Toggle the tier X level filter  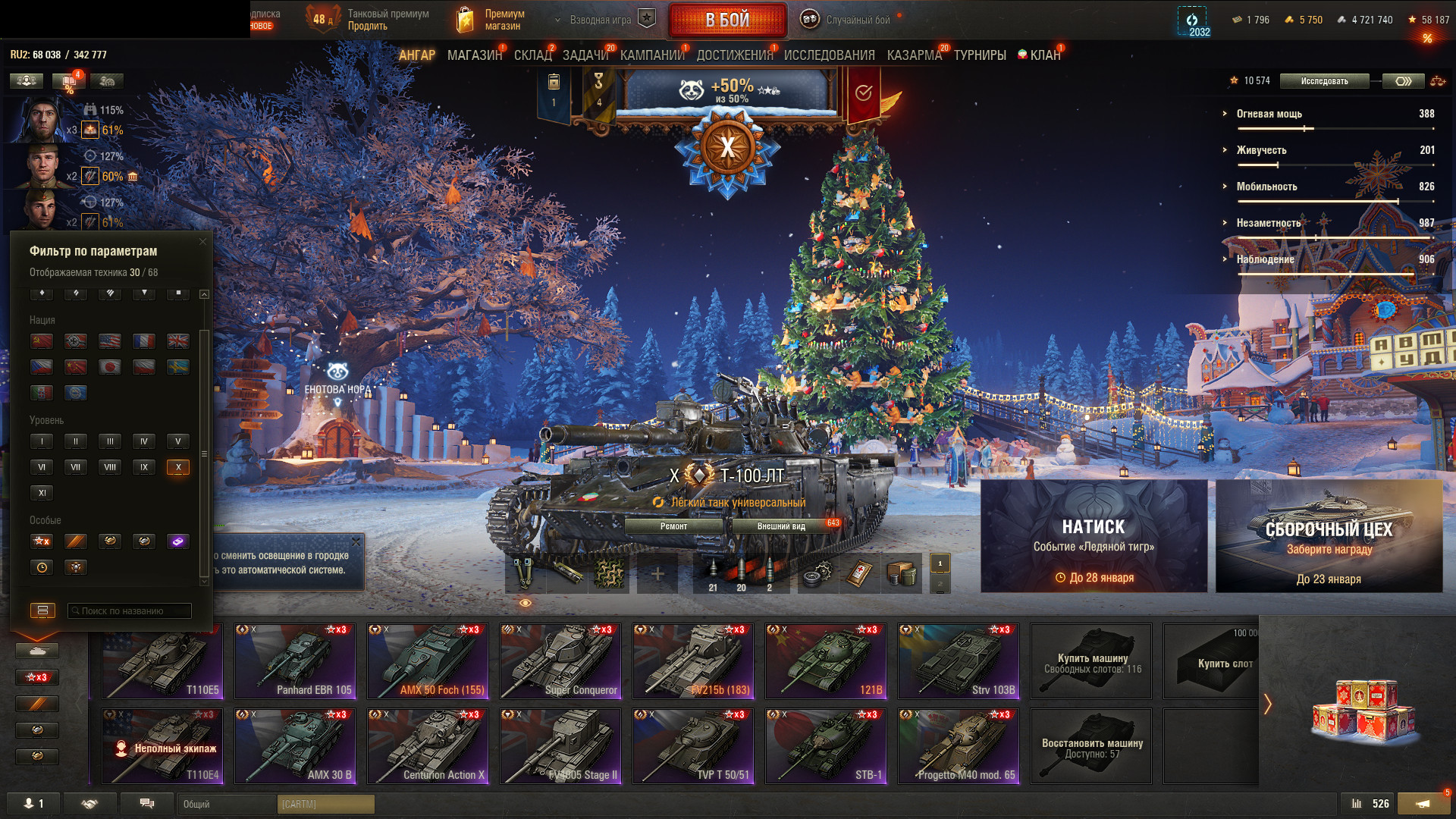point(178,467)
